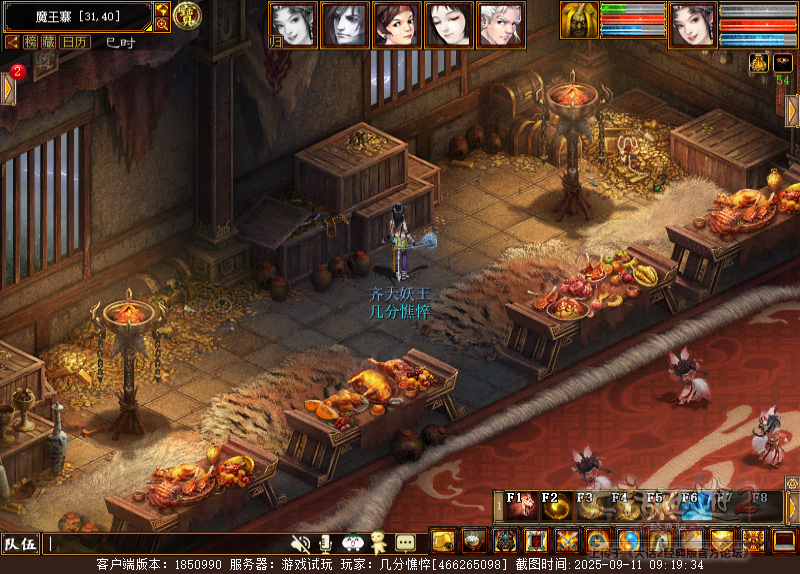800x574 pixels.
Task: Open the speech bubble chat icon
Action: (405, 543)
